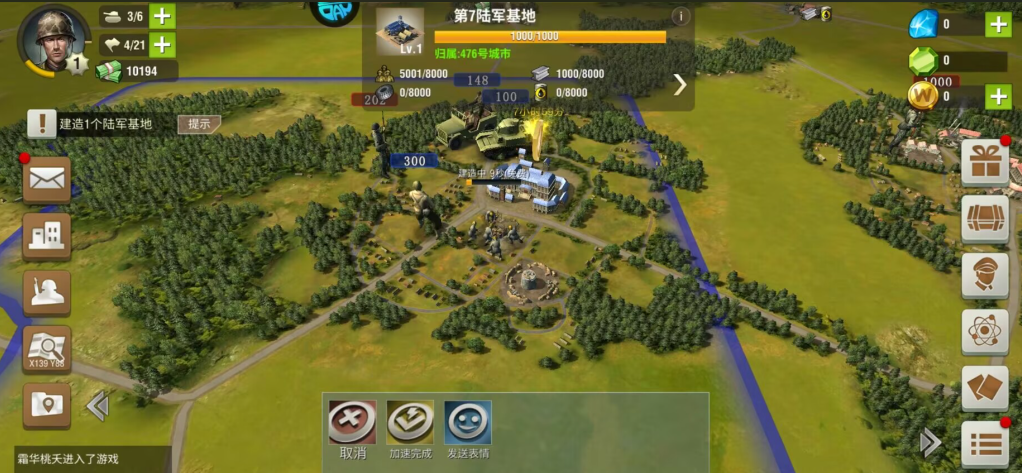Open the general officer menu

pos(984,275)
